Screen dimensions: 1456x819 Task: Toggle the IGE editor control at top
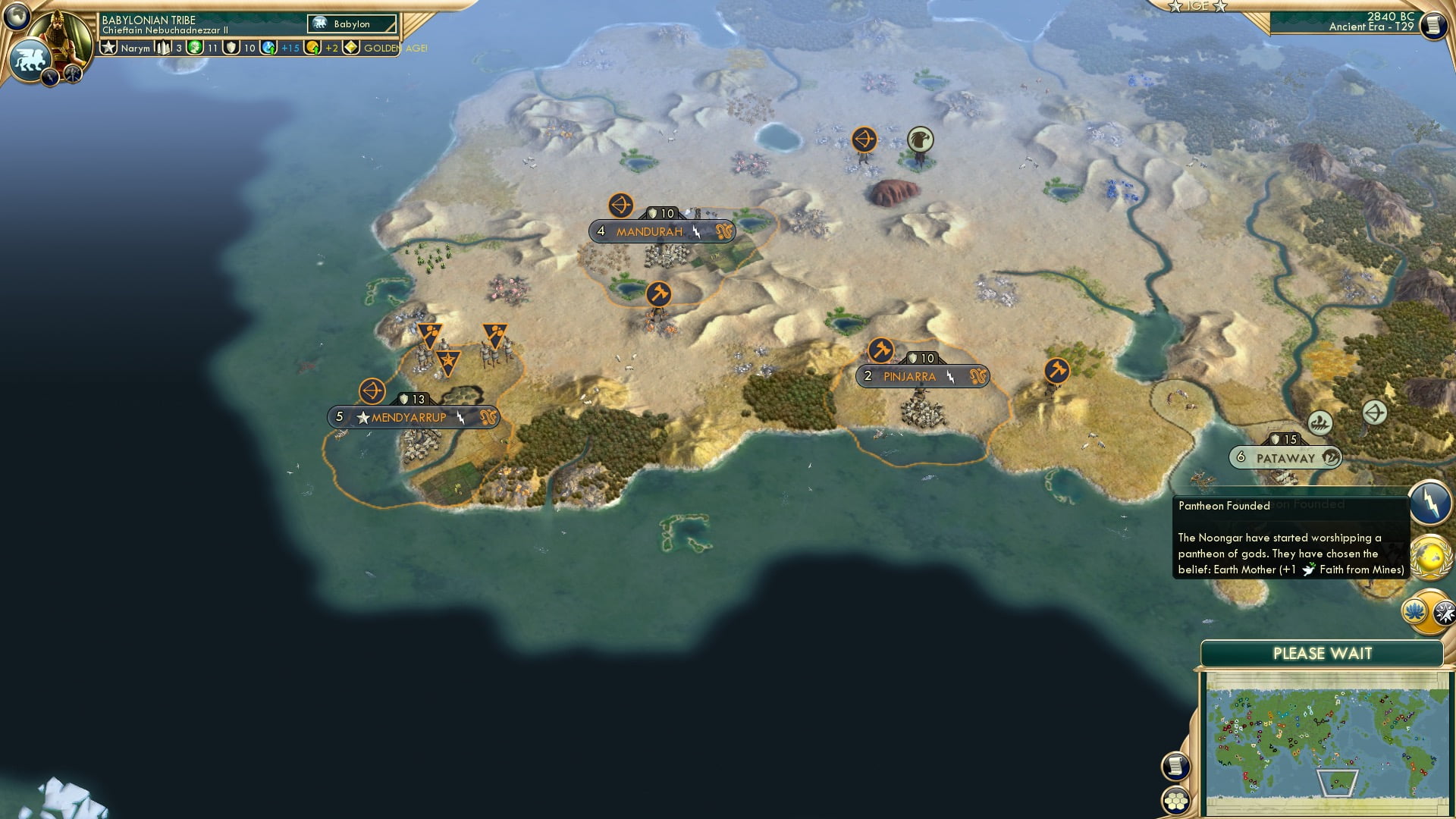[x=1200, y=7]
